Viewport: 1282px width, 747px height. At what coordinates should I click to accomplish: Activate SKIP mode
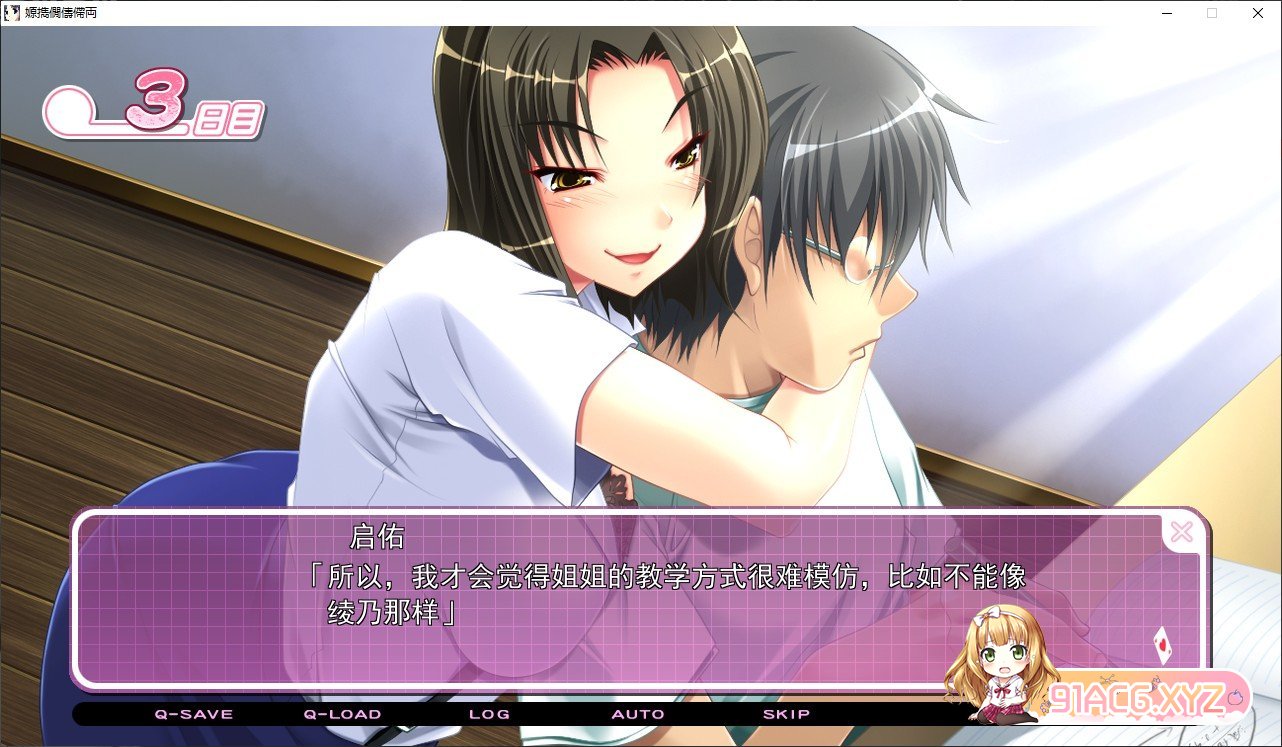click(786, 714)
